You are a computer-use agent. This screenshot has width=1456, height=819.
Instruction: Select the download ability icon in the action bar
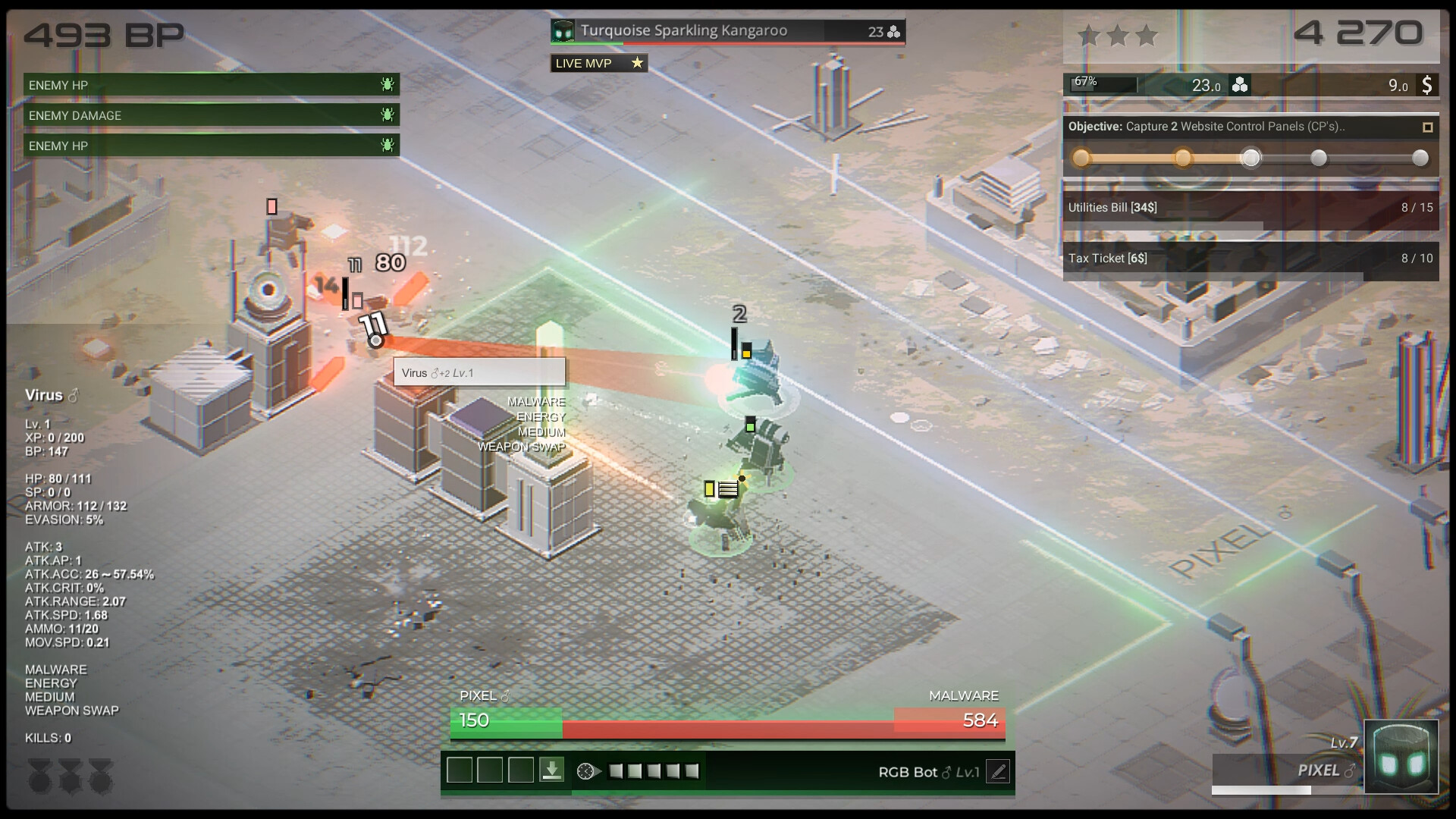click(x=551, y=770)
